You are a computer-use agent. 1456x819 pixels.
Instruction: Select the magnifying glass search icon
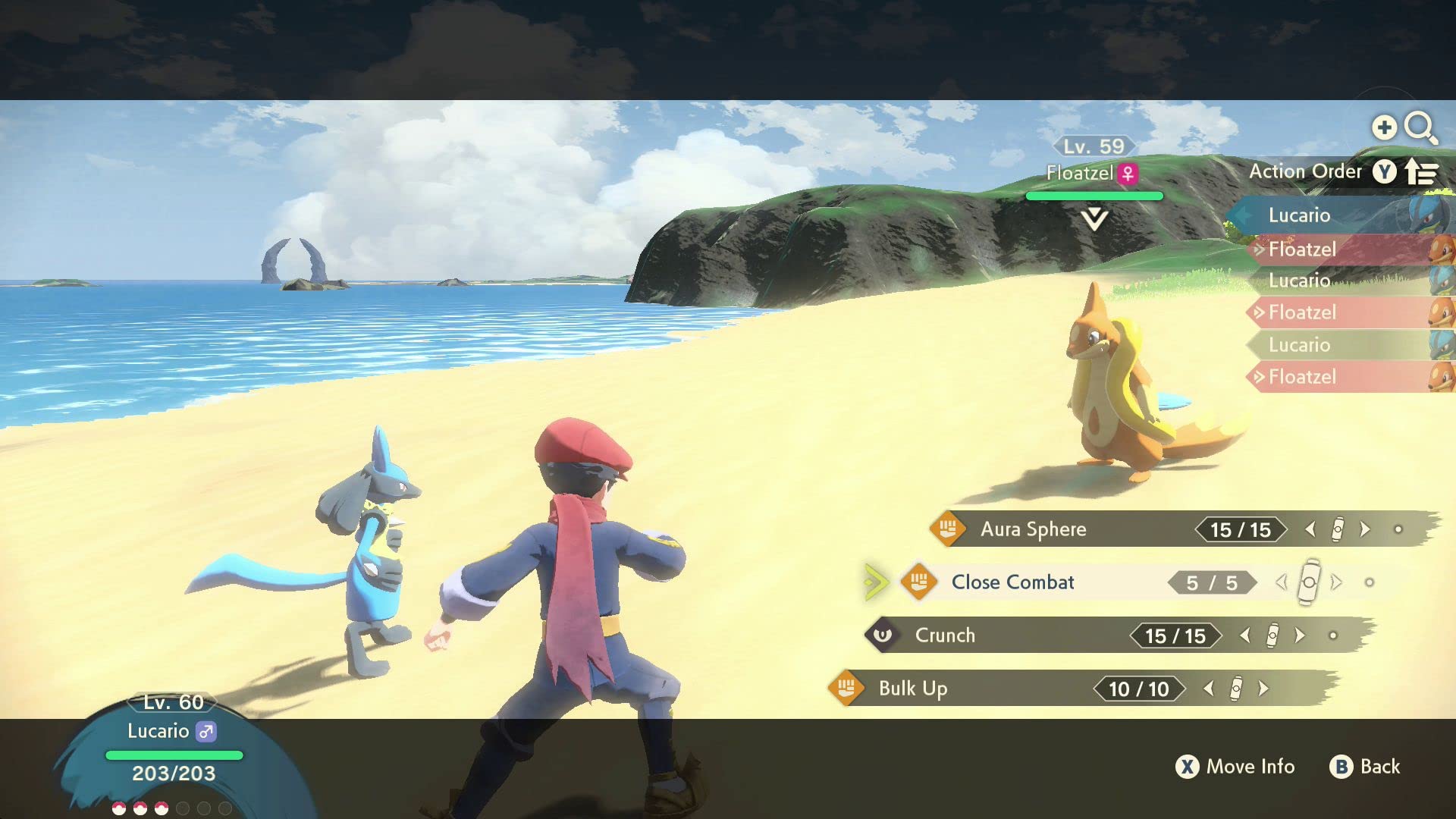pyautogui.click(x=1423, y=129)
